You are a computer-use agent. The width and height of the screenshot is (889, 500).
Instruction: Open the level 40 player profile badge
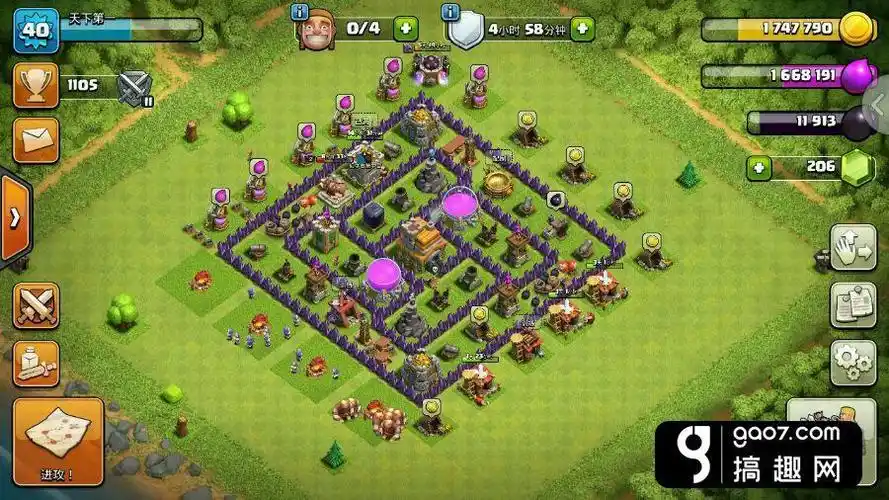click(36, 30)
